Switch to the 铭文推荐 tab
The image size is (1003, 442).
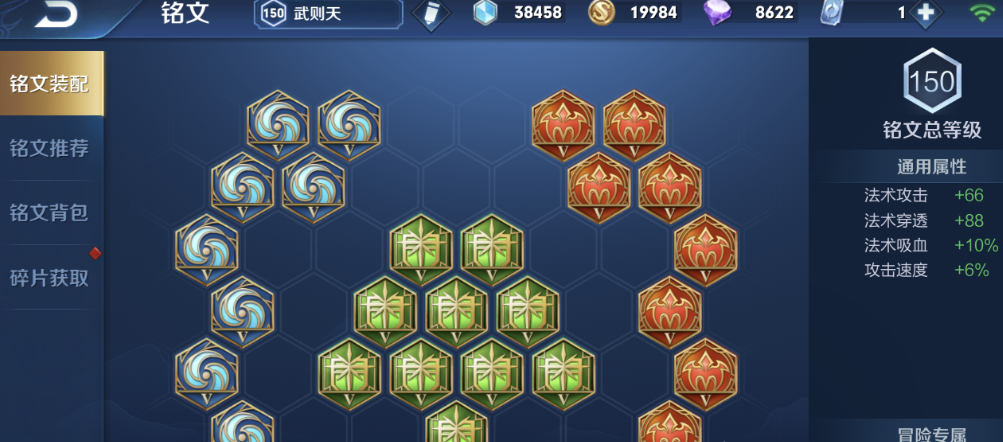coord(50,148)
